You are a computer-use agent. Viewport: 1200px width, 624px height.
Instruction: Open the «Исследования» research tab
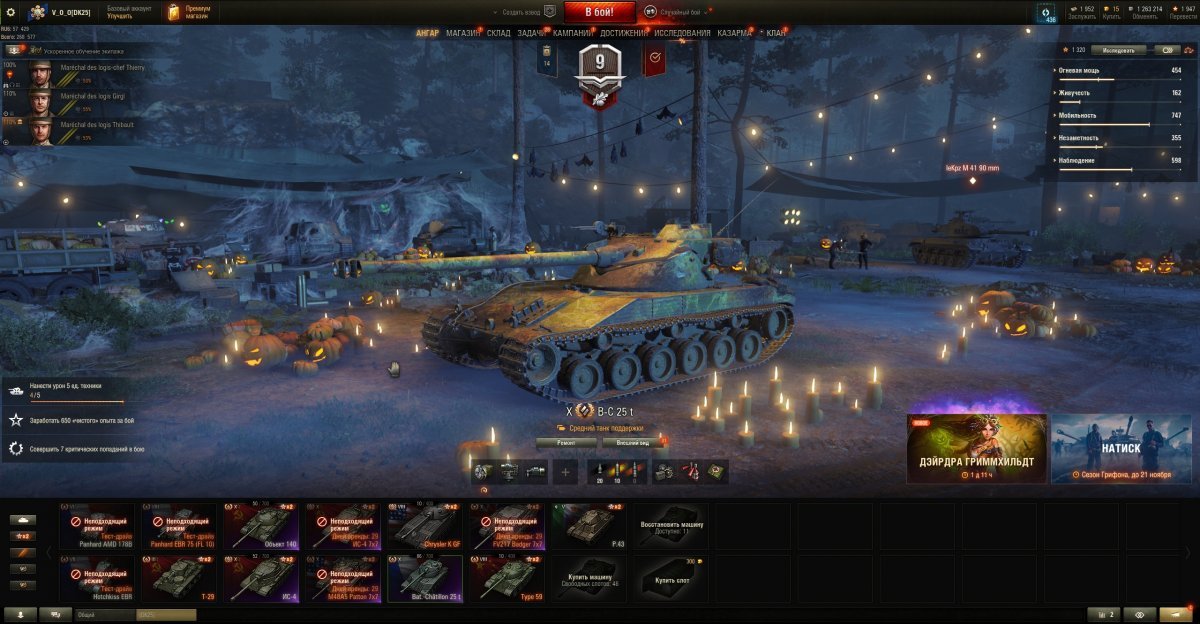[x=682, y=33]
